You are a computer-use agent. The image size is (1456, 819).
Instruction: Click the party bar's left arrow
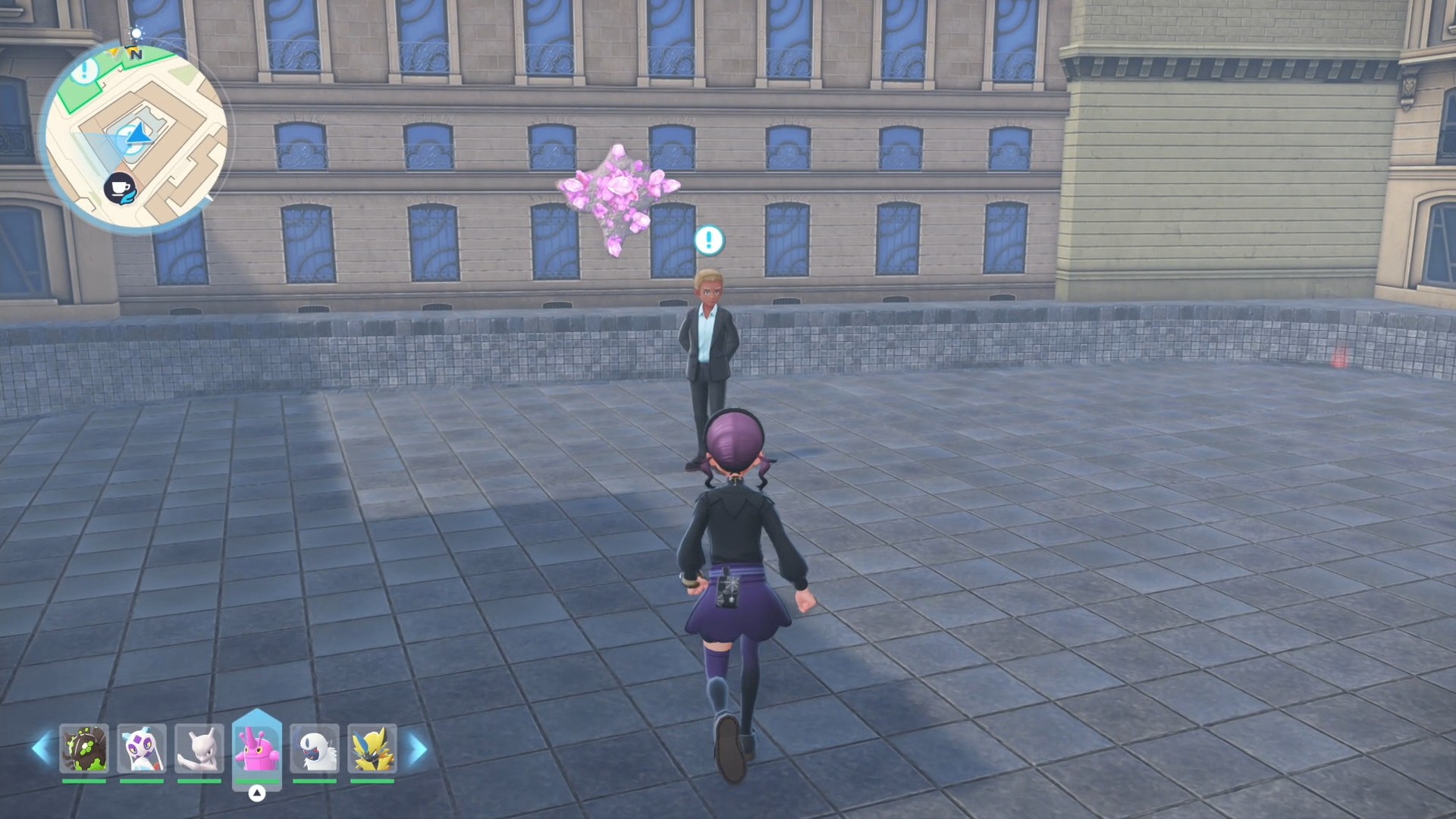(x=41, y=748)
